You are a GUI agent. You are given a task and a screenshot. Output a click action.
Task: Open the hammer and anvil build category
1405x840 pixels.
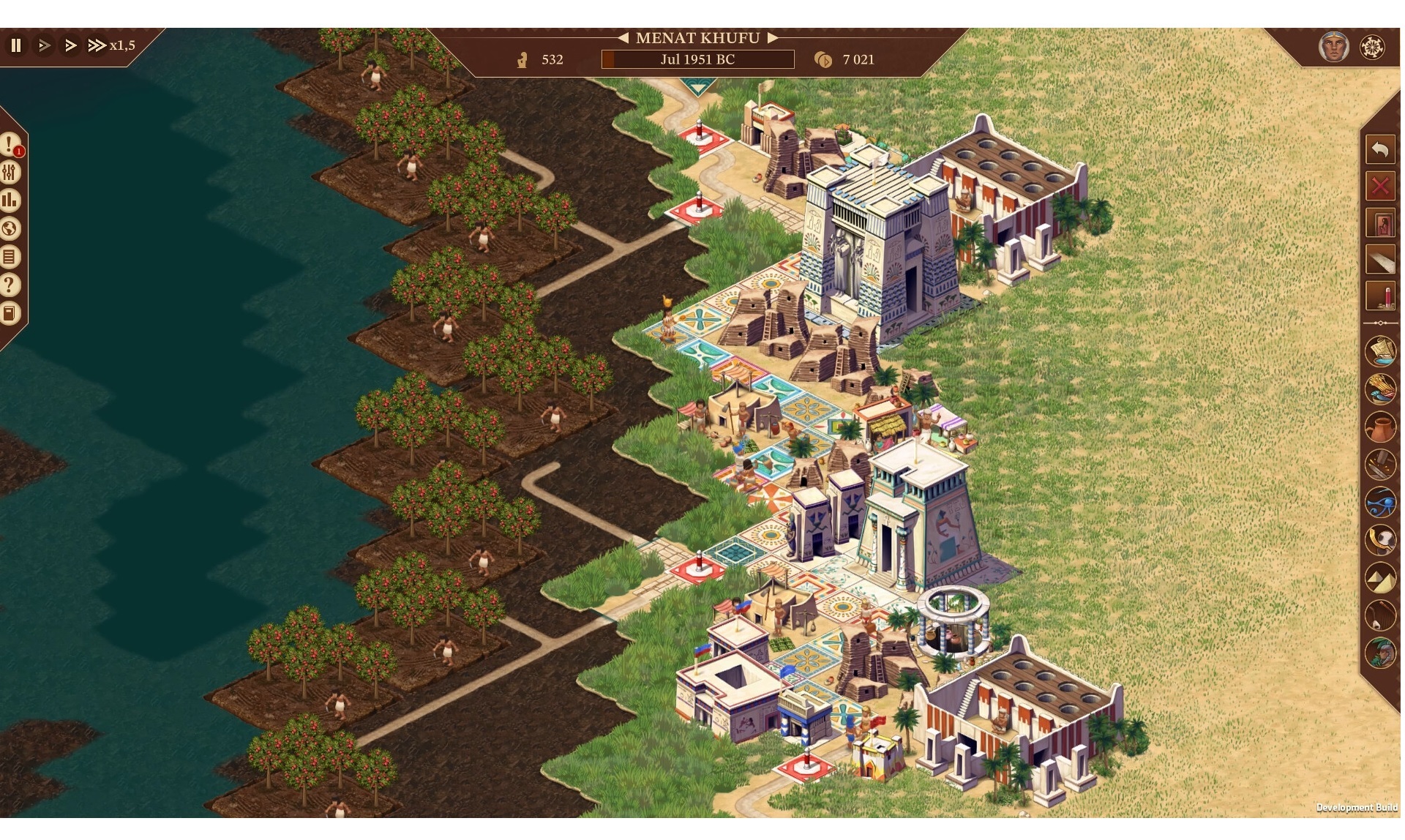(x=1380, y=465)
